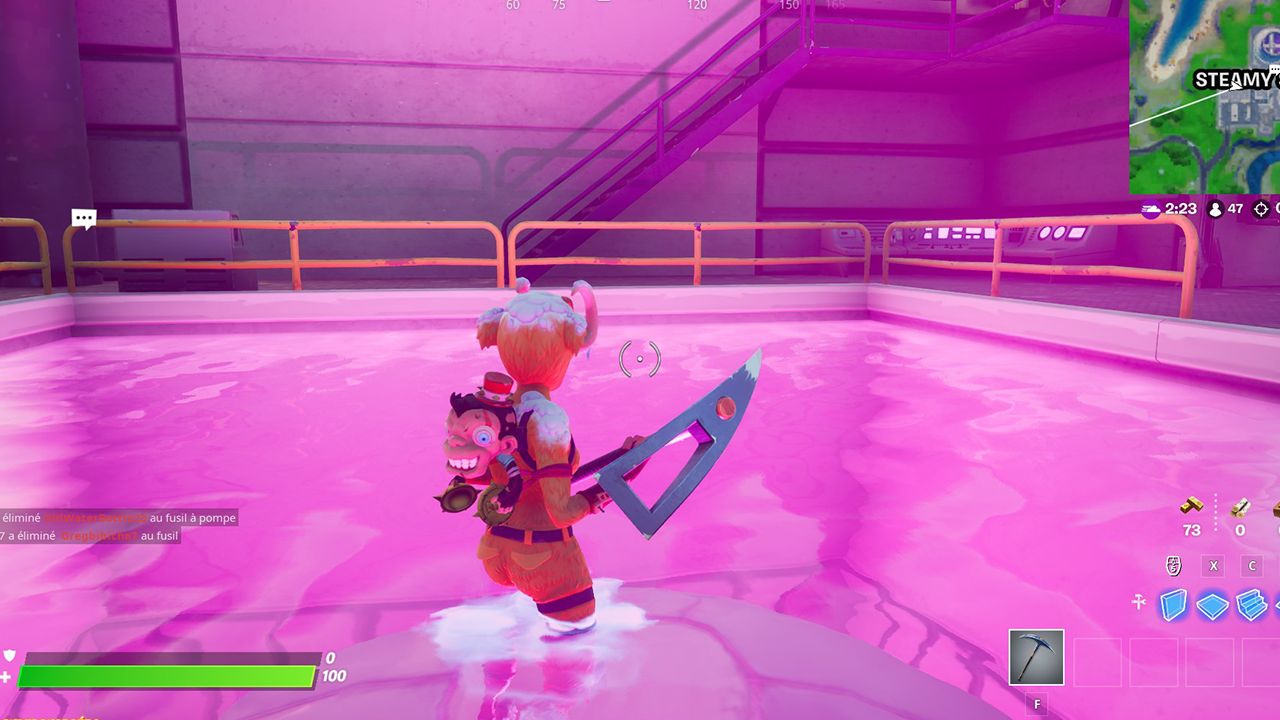
Task: Click the C spray keybind box
Action: tap(1252, 565)
